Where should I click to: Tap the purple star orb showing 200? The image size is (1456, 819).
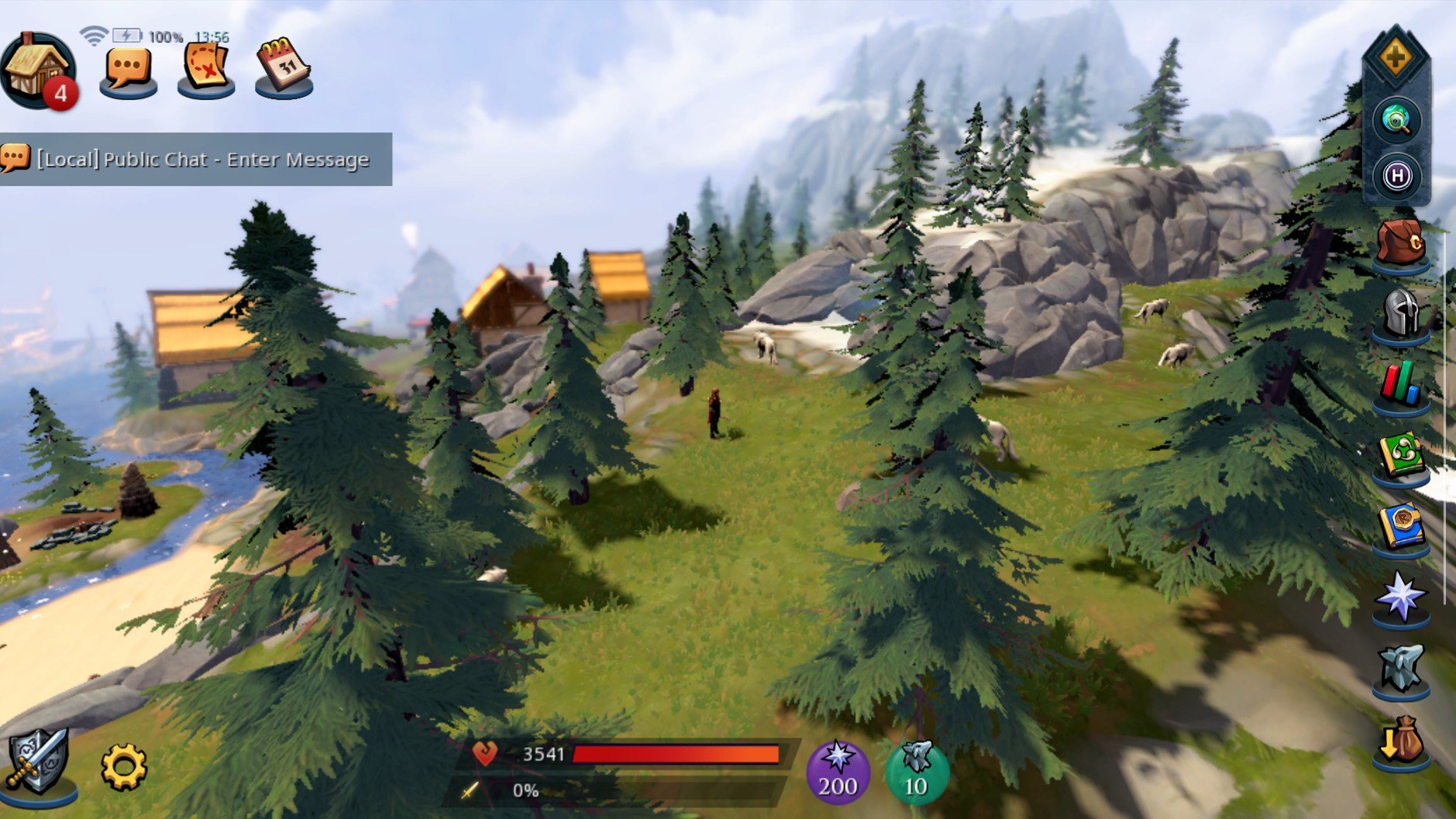[838, 772]
